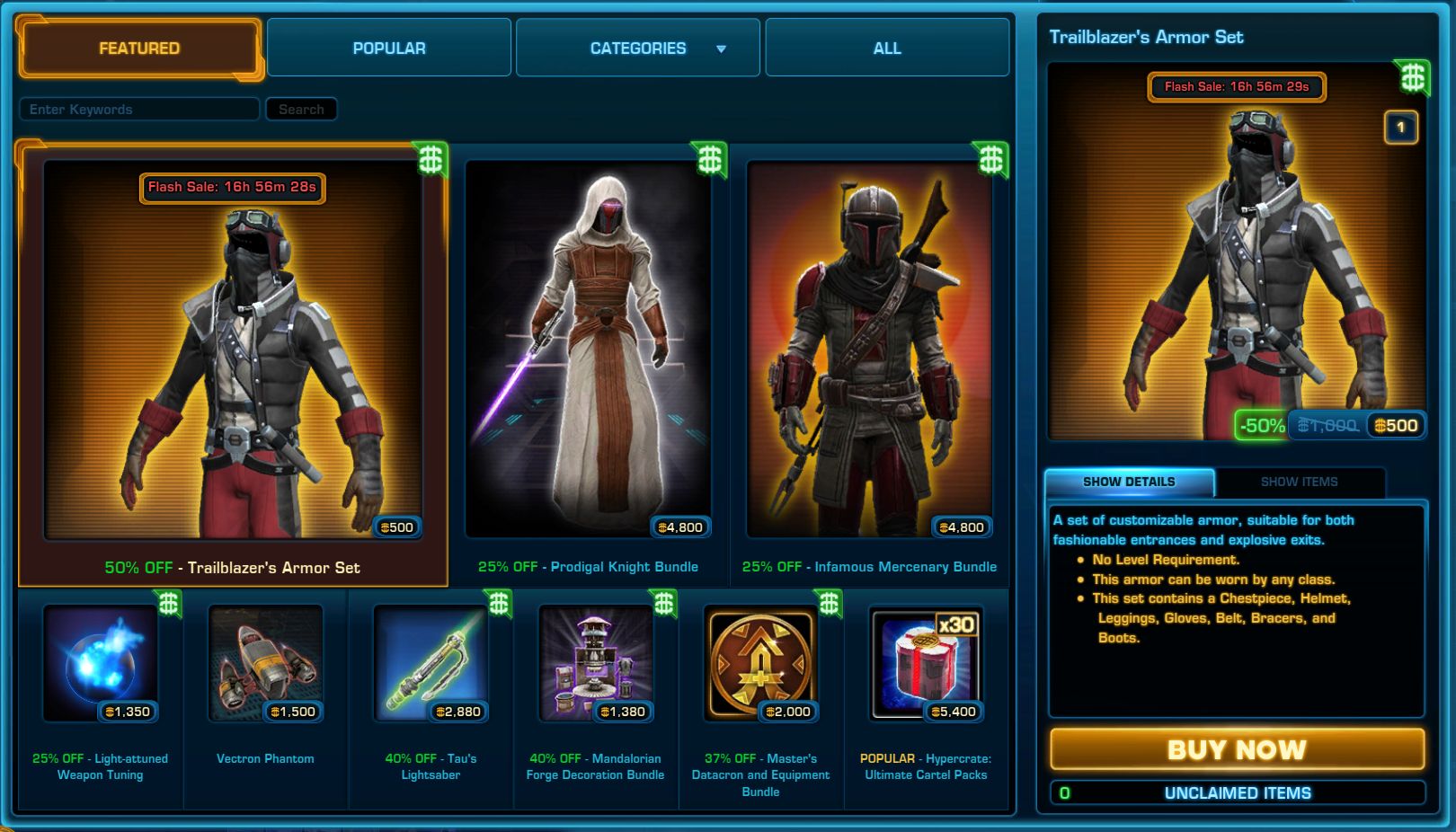
Task: Switch to the Popular tab
Action: point(388,48)
